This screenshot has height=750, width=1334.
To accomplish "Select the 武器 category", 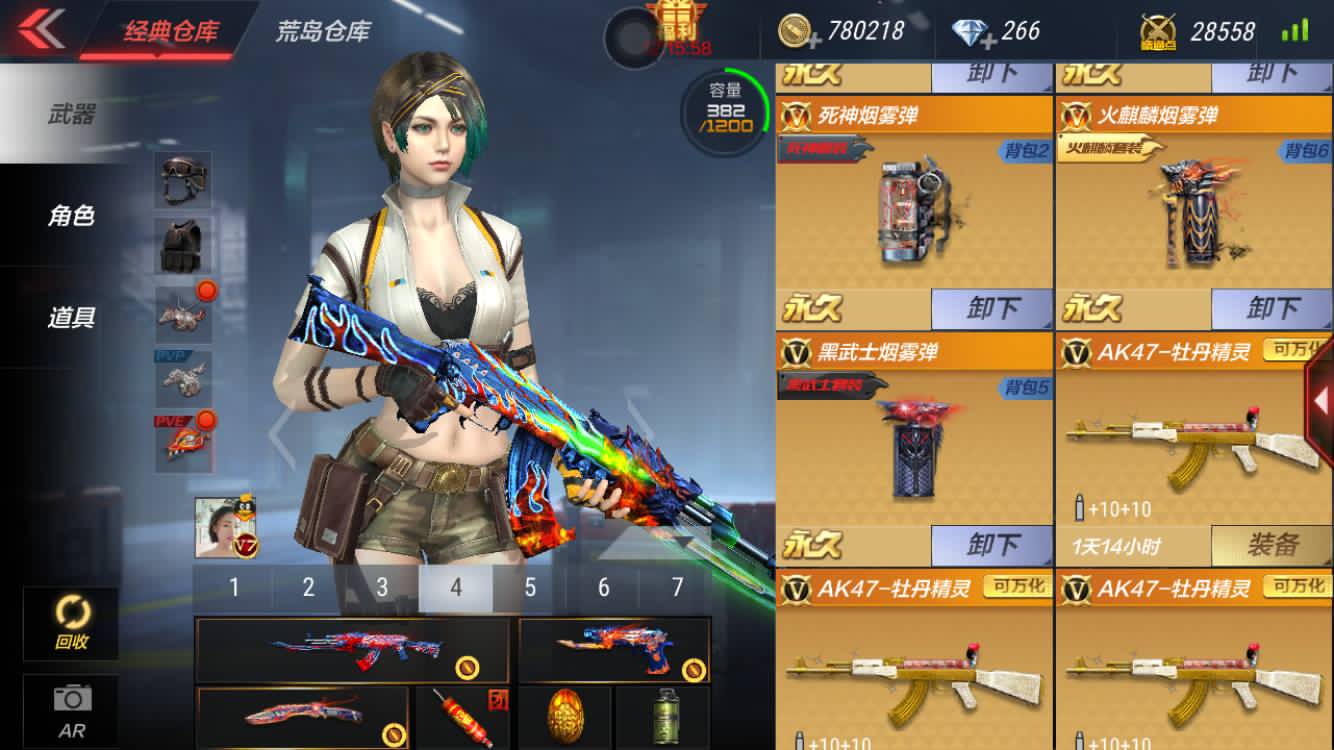I will [x=71, y=114].
